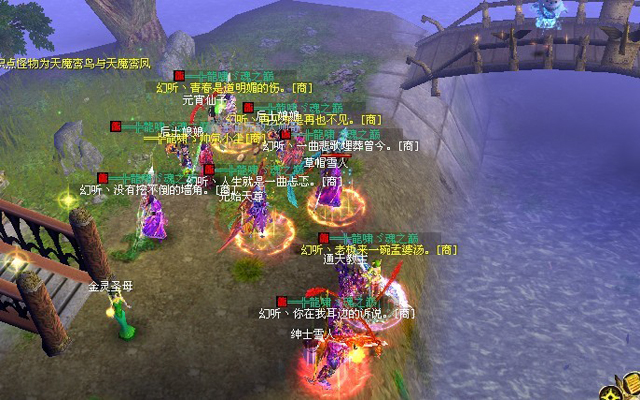
Task: Choose the stall sign 人生就是一曲忐忑
Action: tap(268, 182)
